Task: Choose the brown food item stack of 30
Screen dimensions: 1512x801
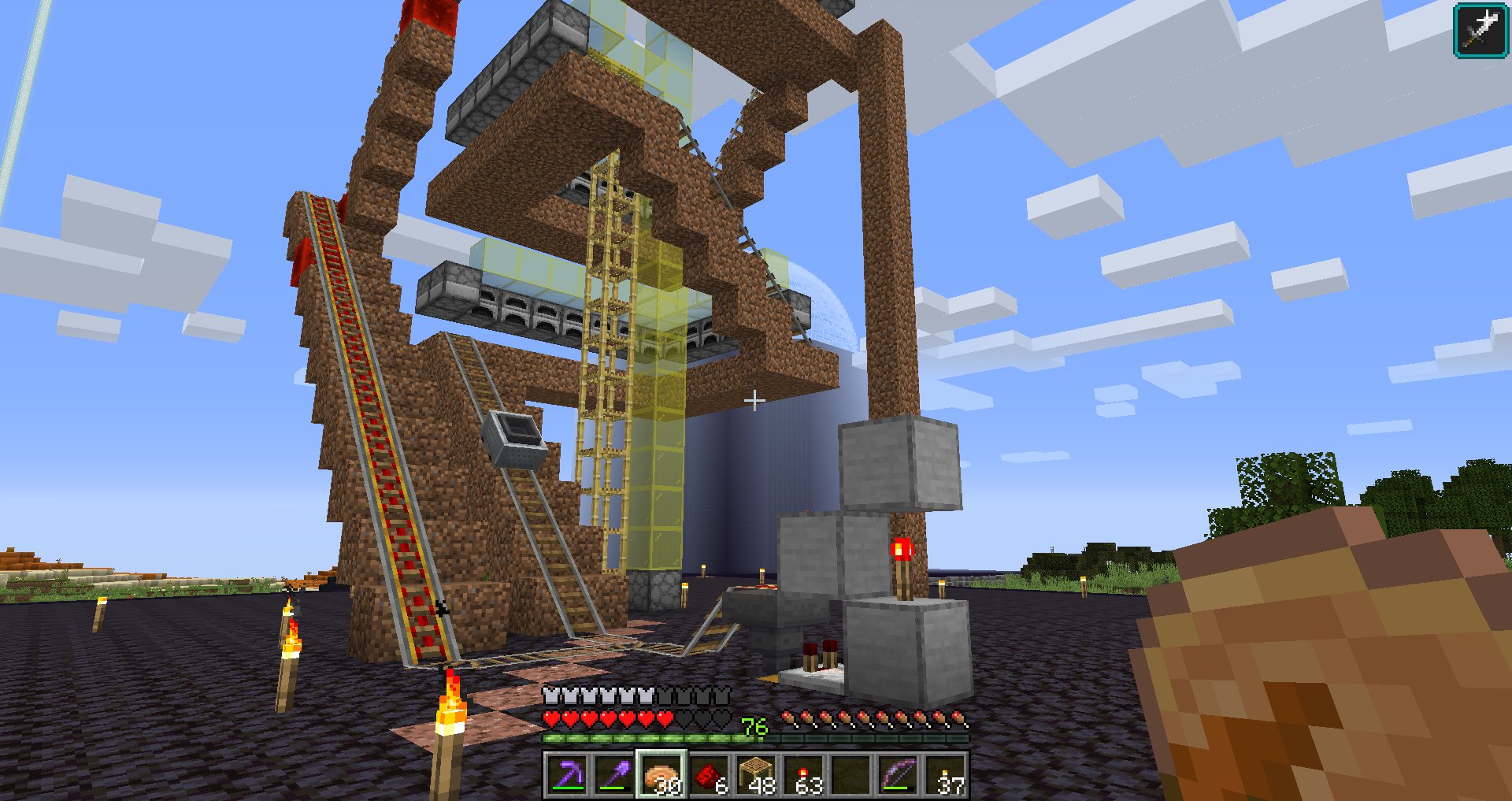Action: (x=661, y=776)
